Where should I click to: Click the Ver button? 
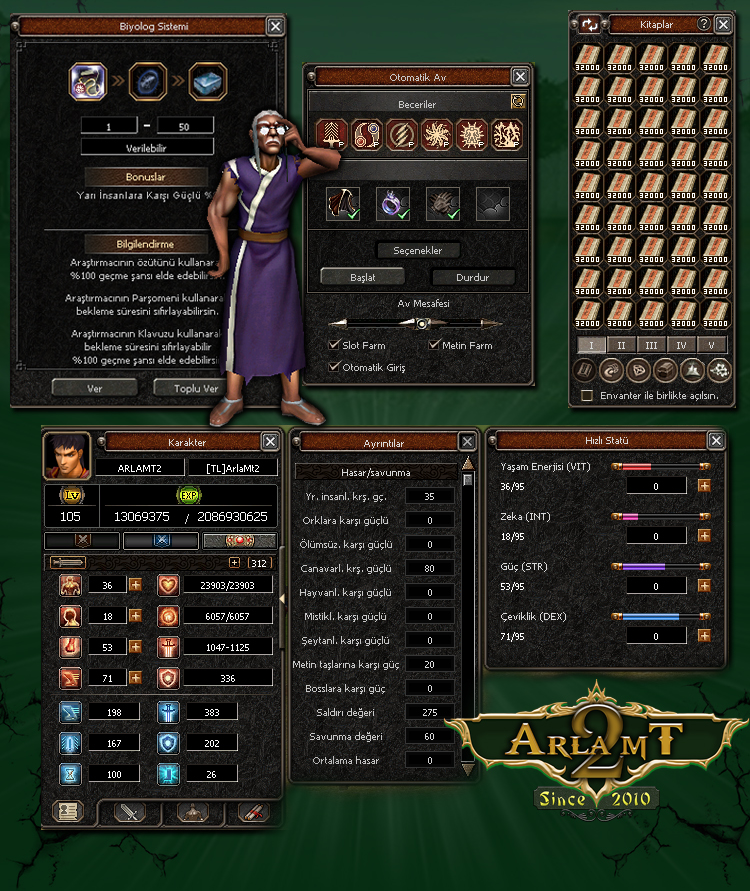(95, 388)
